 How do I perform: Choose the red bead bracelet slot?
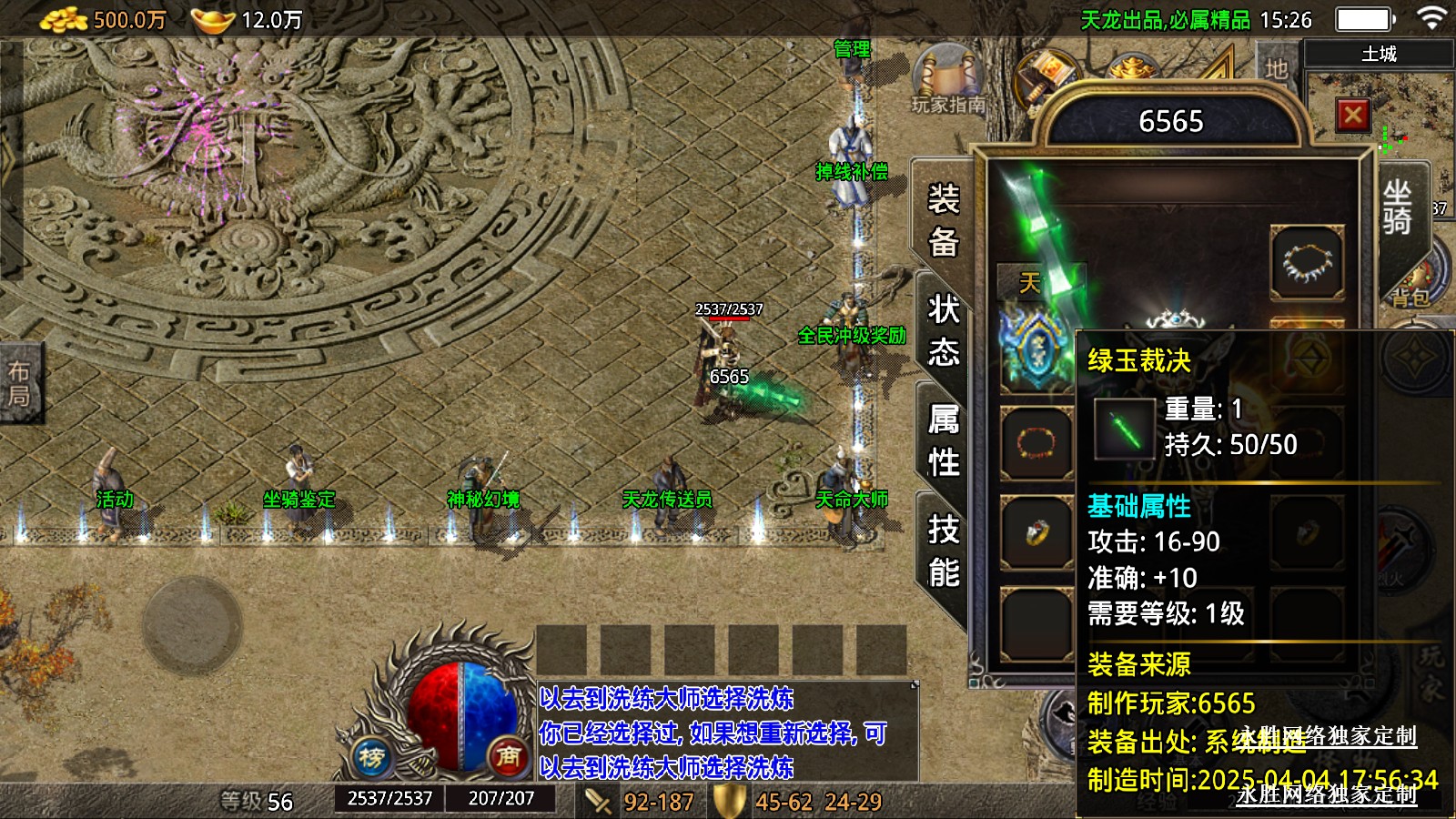point(1036,443)
